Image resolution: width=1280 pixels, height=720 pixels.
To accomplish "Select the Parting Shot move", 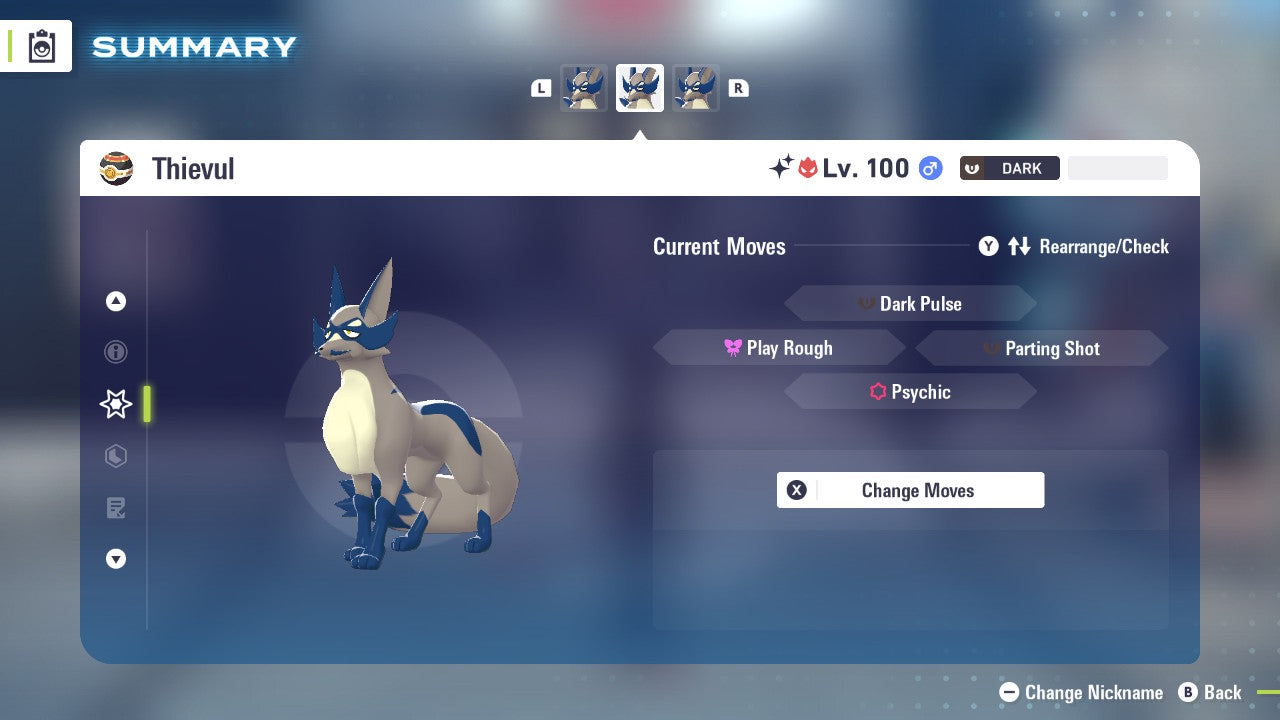I will pos(1041,348).
